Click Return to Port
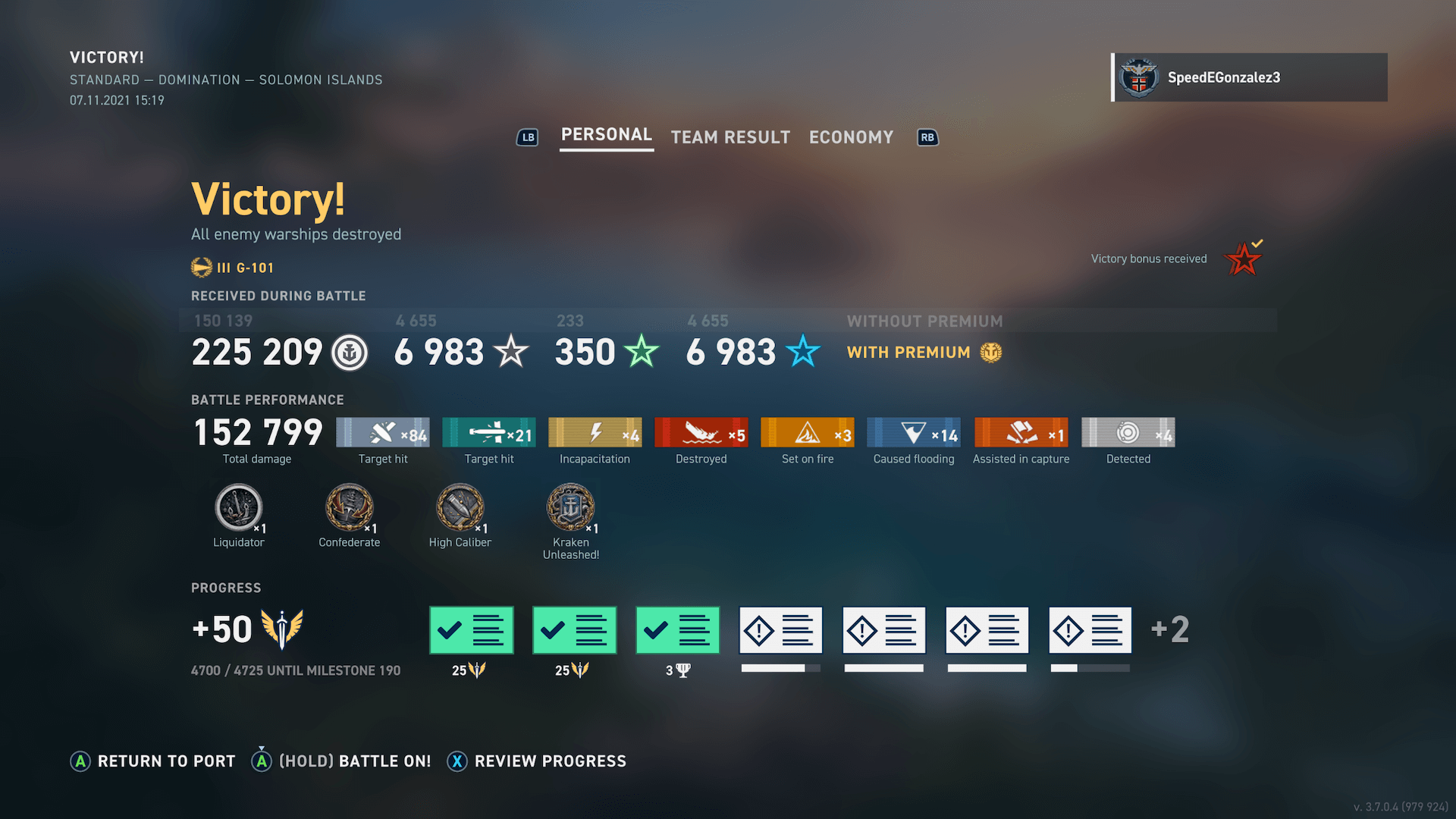The image size is (1456, 819). [152, 761]
